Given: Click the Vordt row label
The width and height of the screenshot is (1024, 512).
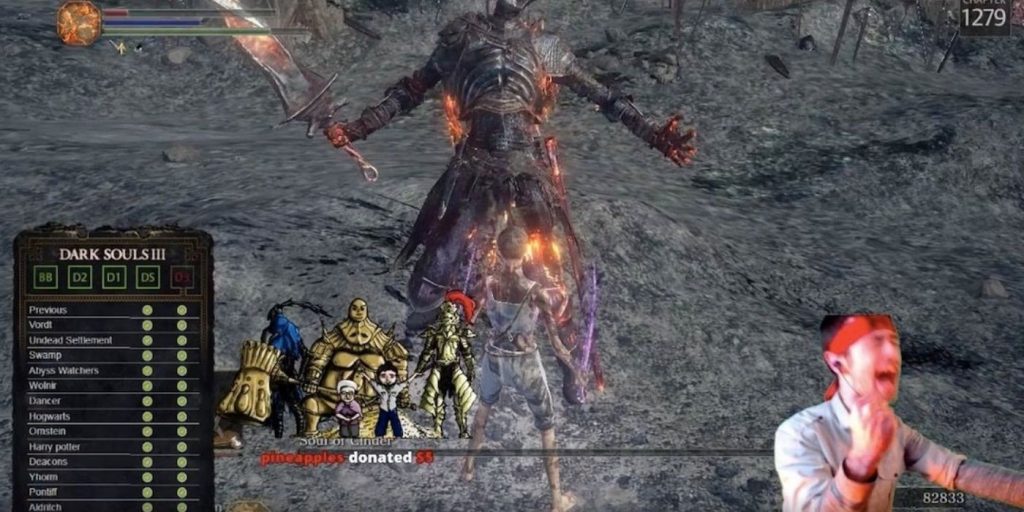Looking at the screenshot, I should tap(41, 325).
